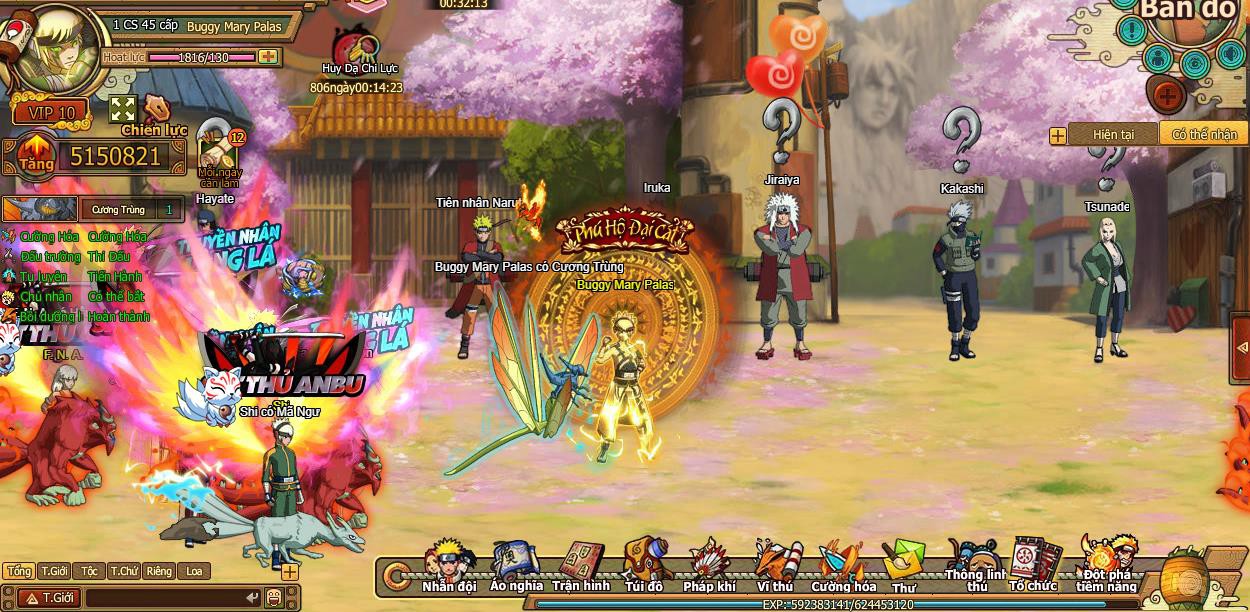Open Mỗi ngày cần làm daily scroll
Viewport: 1250px width, 612px height.
pos(219,152)
